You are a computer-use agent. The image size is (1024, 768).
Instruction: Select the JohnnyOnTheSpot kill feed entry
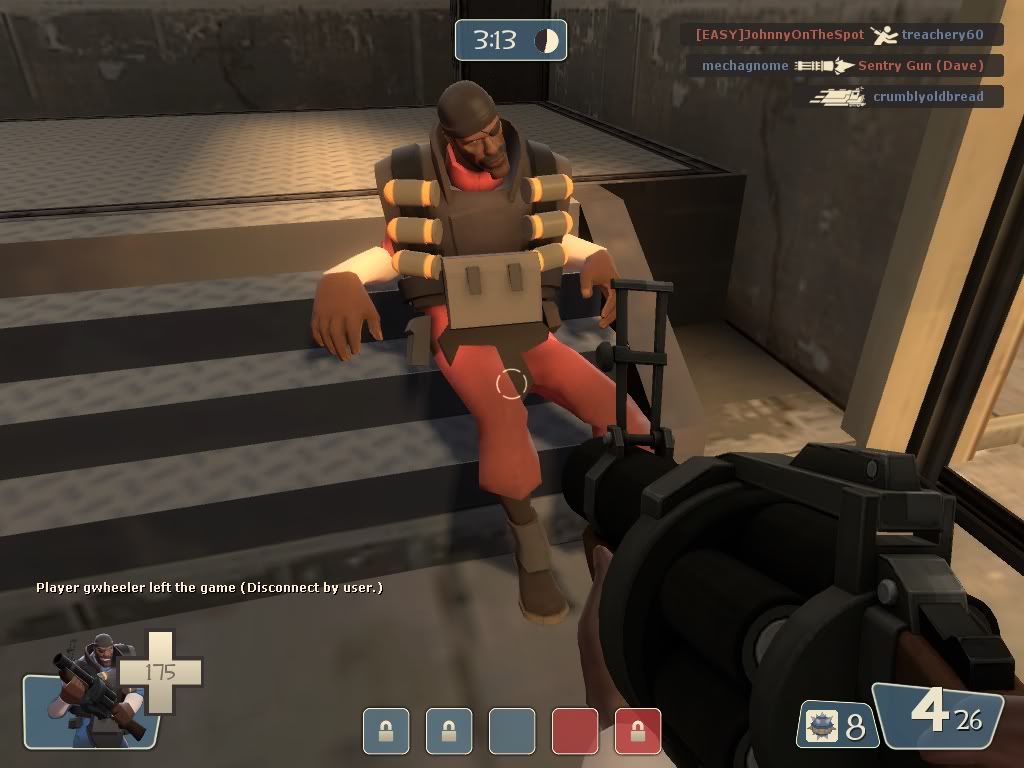click(839, 35)
